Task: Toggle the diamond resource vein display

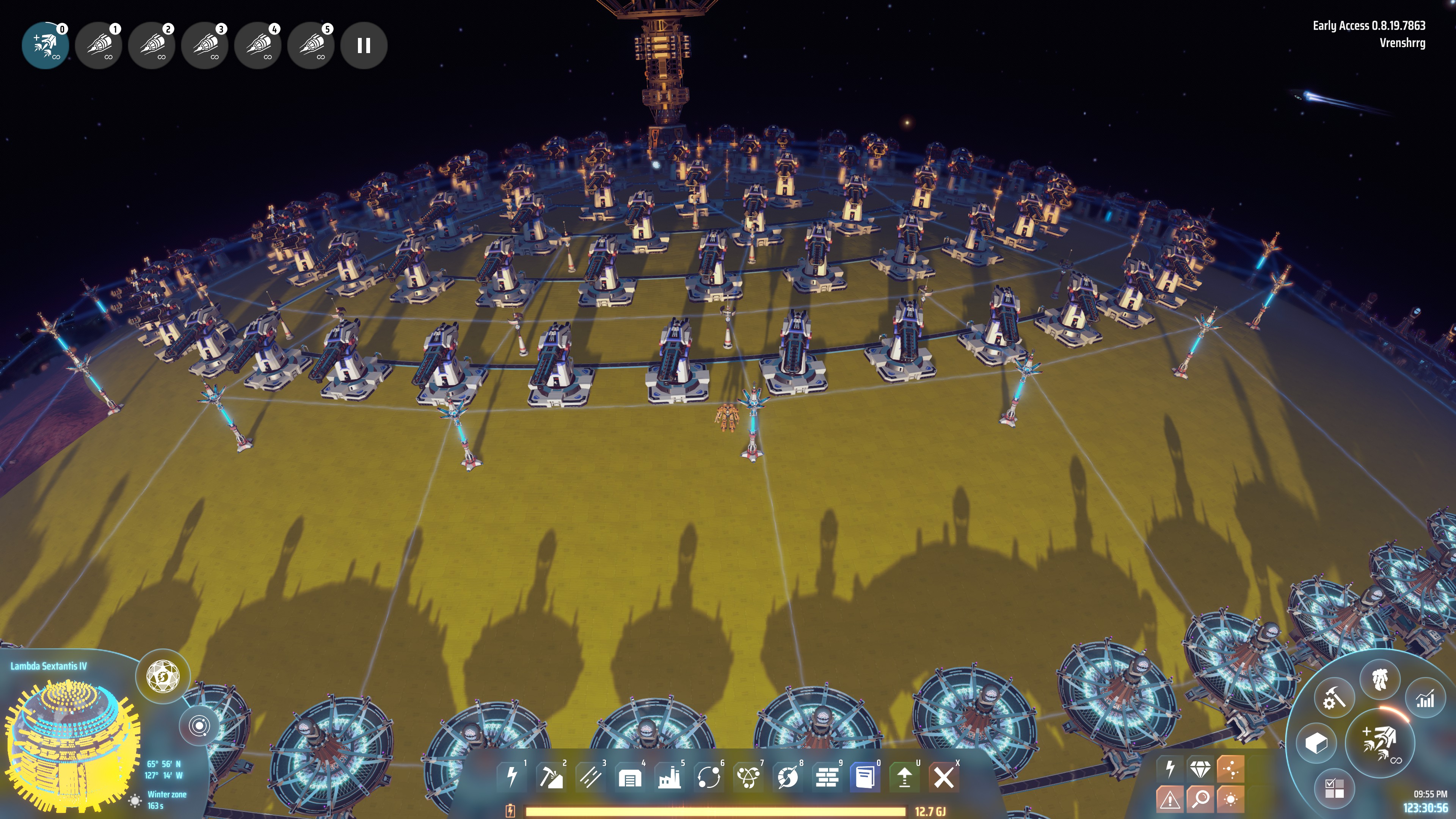Action: (1199, 769)
